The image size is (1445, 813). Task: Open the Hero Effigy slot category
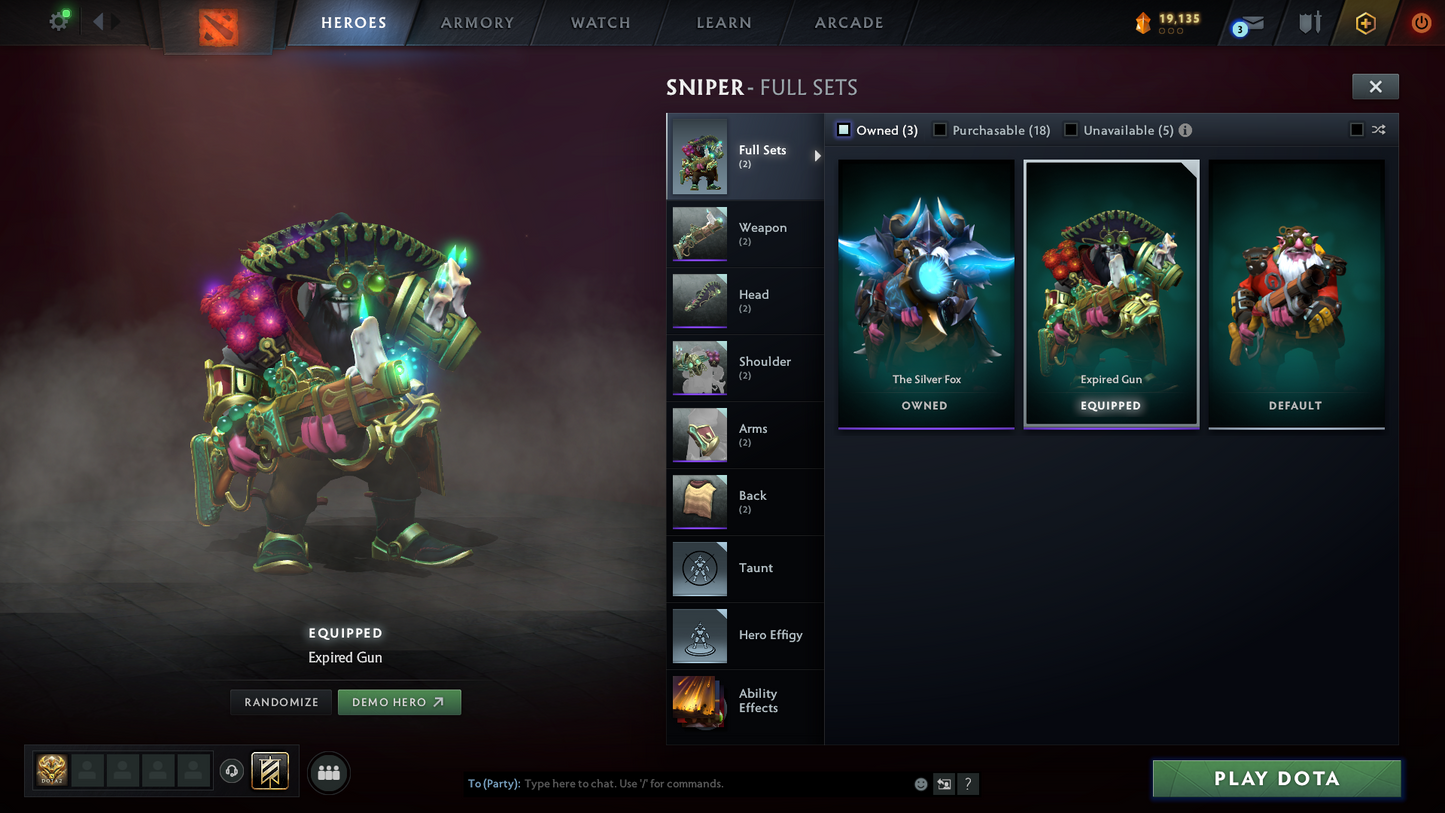pos(745,636)
